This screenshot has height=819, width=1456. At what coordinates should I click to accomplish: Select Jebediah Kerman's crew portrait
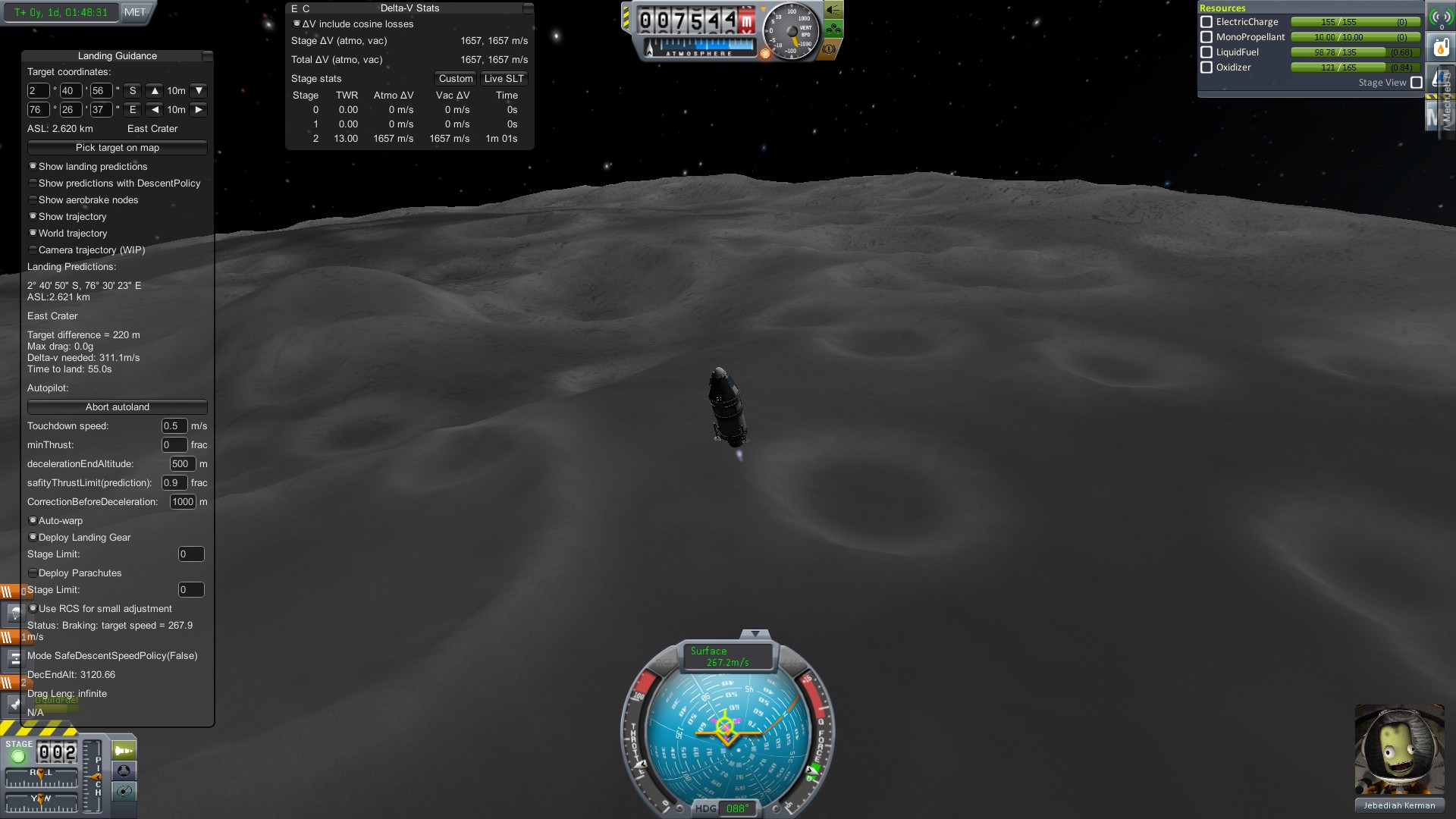(x=1399, y=751)
